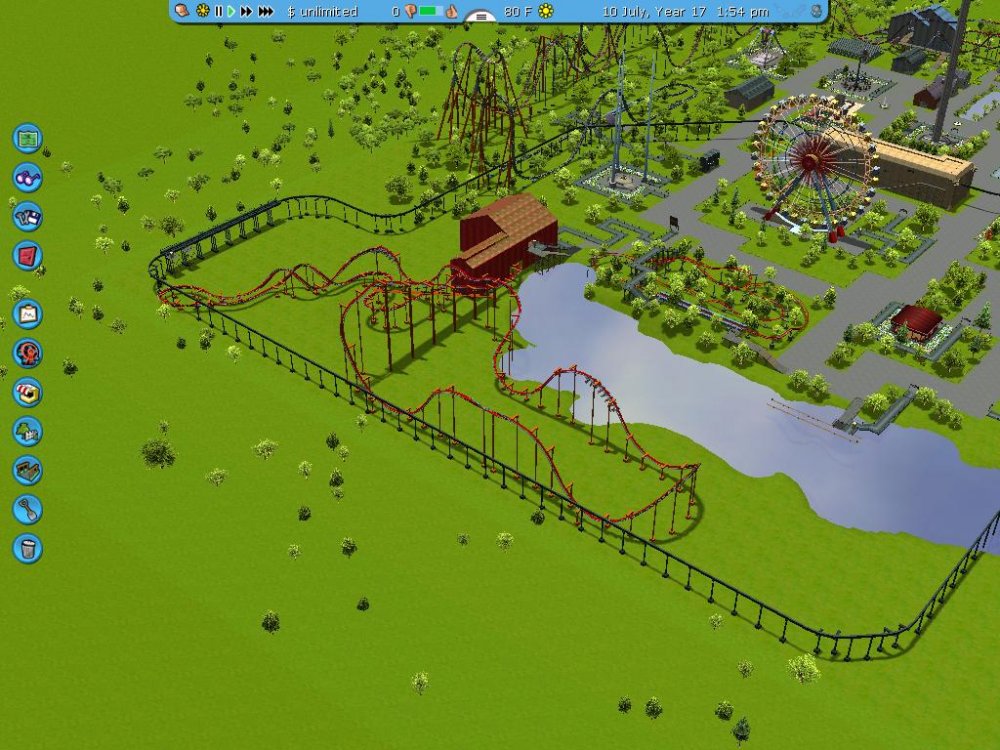Open the park rating thumbs meter
The image size is (1000, 750).
[431, 11]
